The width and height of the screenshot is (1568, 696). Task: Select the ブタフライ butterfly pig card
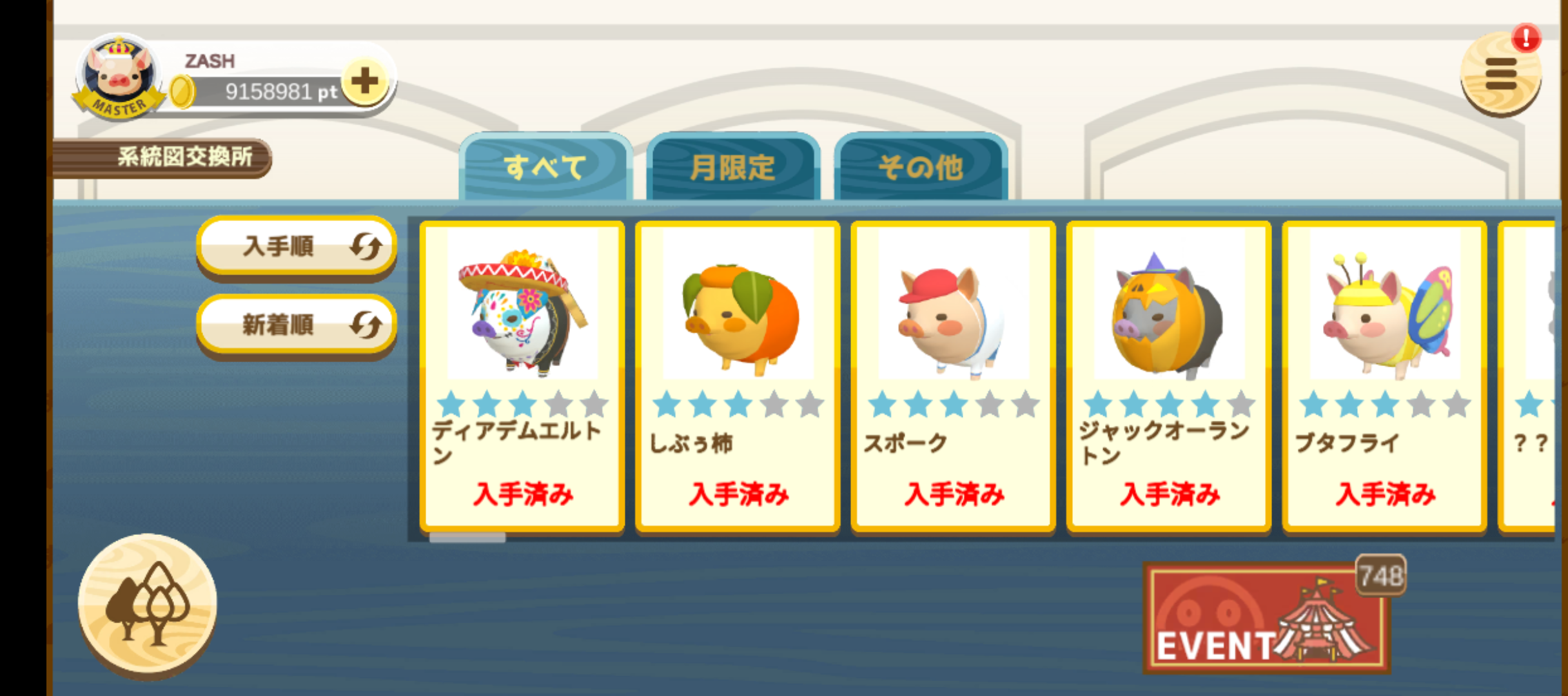pyautogui.click(x=1384, y=376)
